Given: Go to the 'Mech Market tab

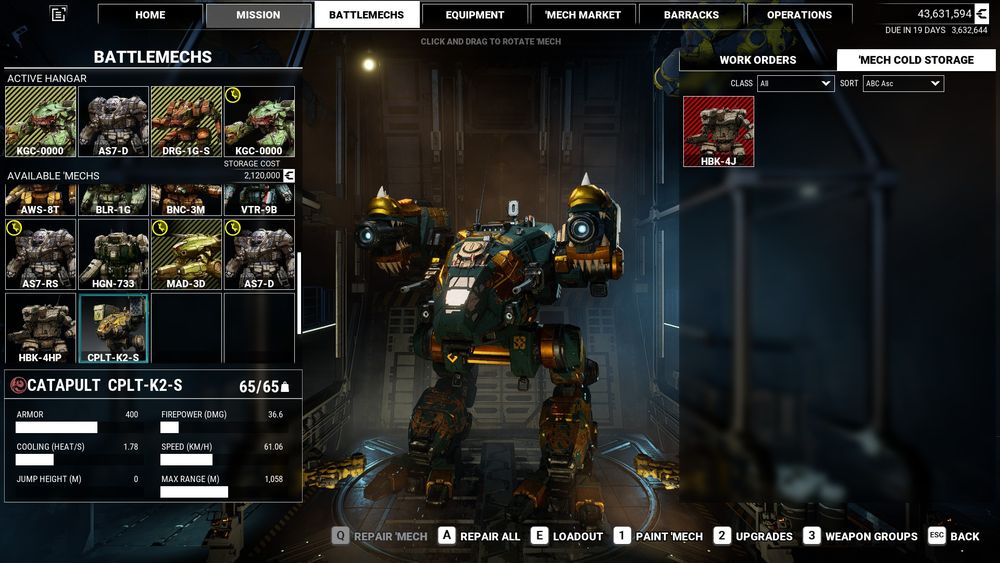Looking at the screenshot, I should pyautogui.click(x=583, y=15).
